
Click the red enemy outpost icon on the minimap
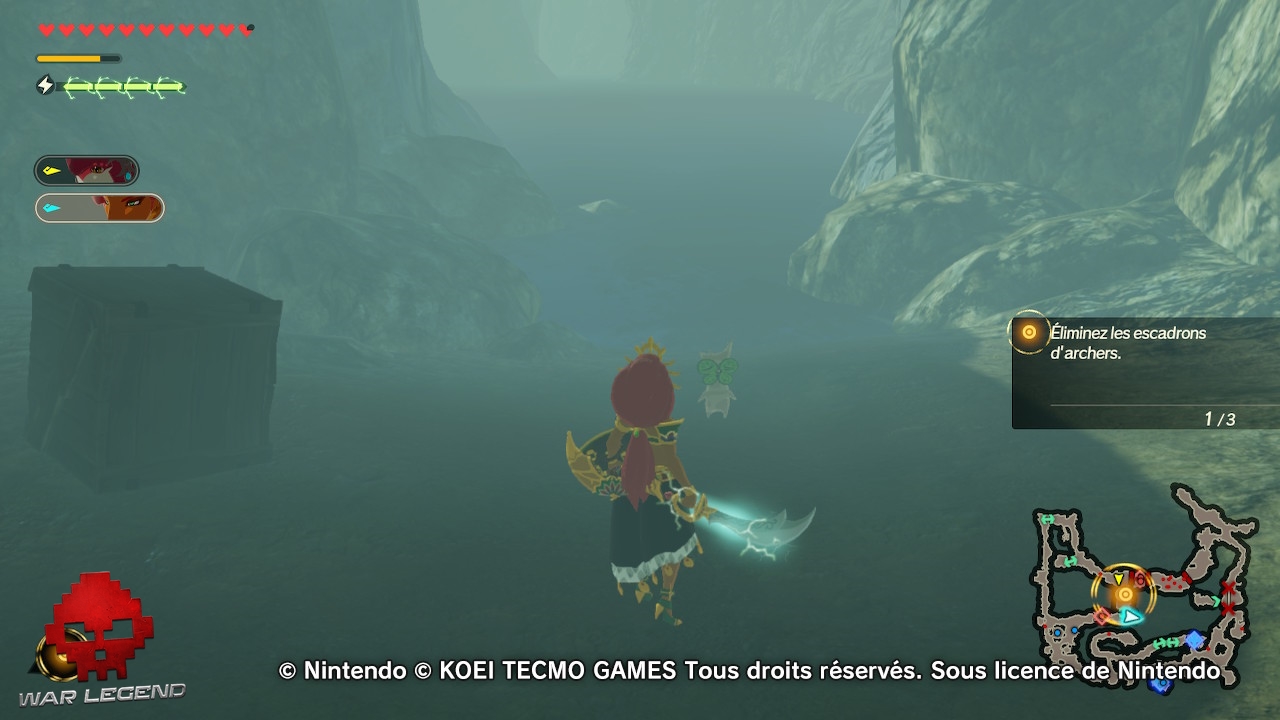coord(1140,578)
